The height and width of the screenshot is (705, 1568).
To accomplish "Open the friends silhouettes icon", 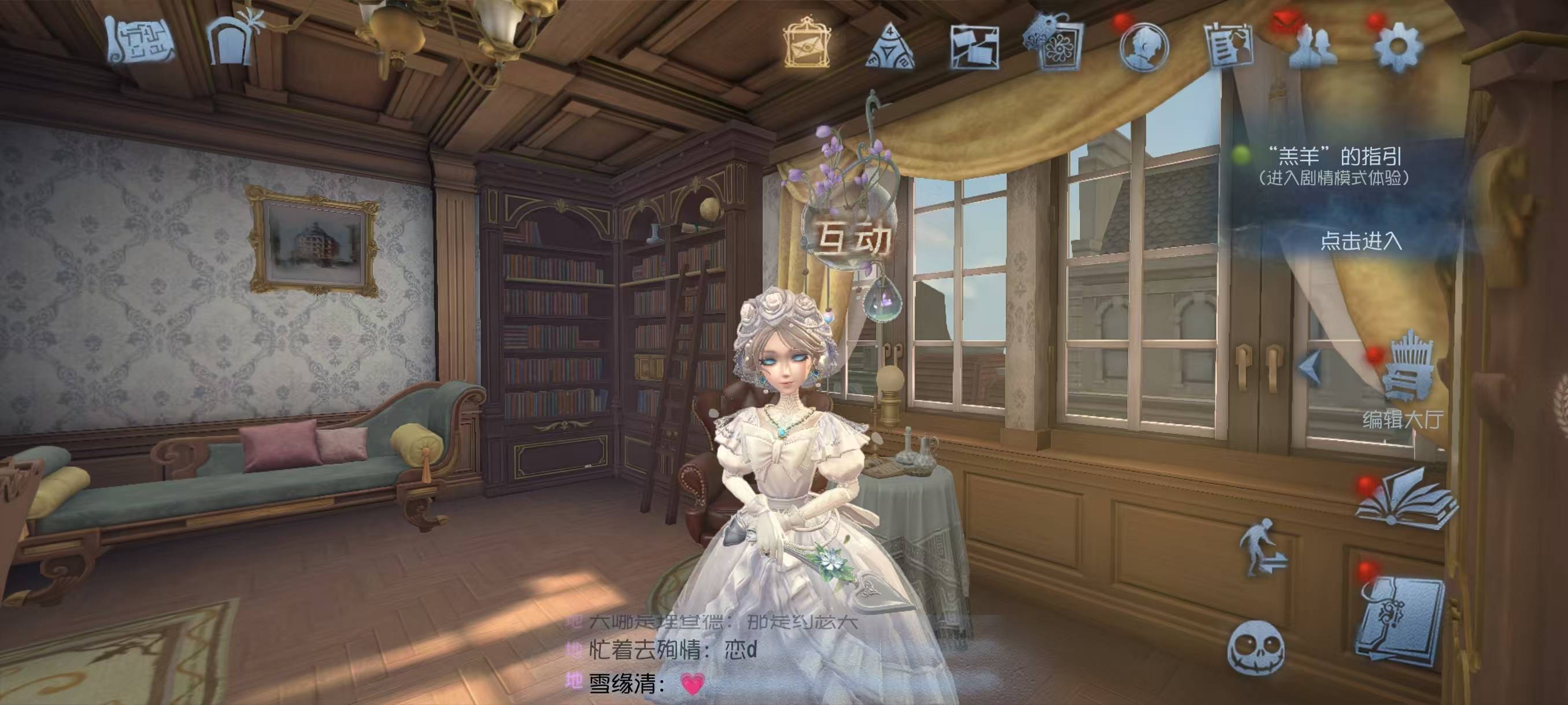I will pyautogui.click(x=1312, y=46).
